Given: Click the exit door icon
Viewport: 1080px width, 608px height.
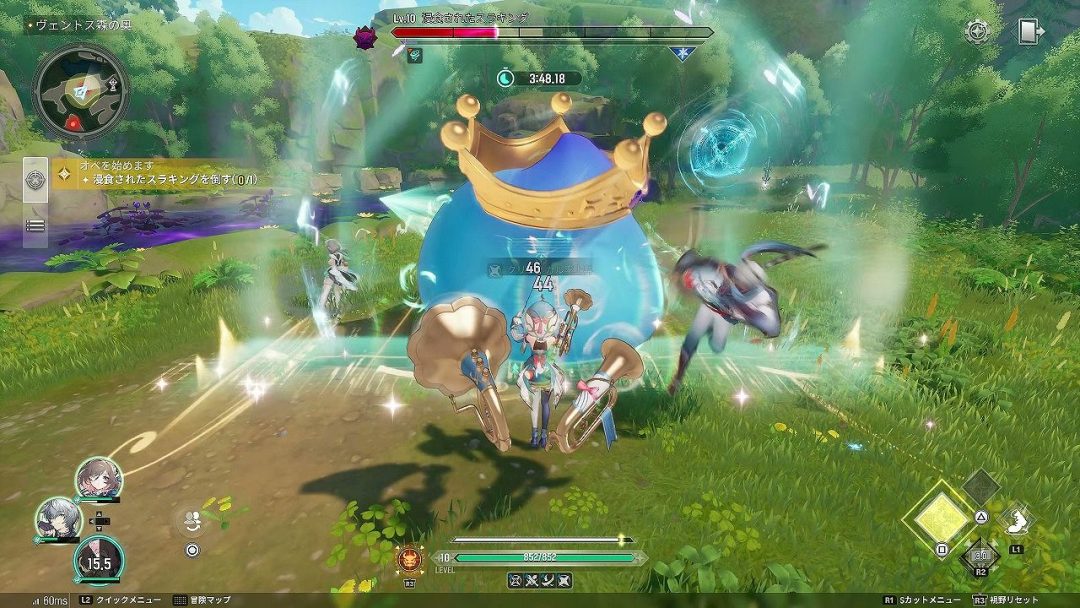Looking at the screenshot, I should coord(1030,31).
